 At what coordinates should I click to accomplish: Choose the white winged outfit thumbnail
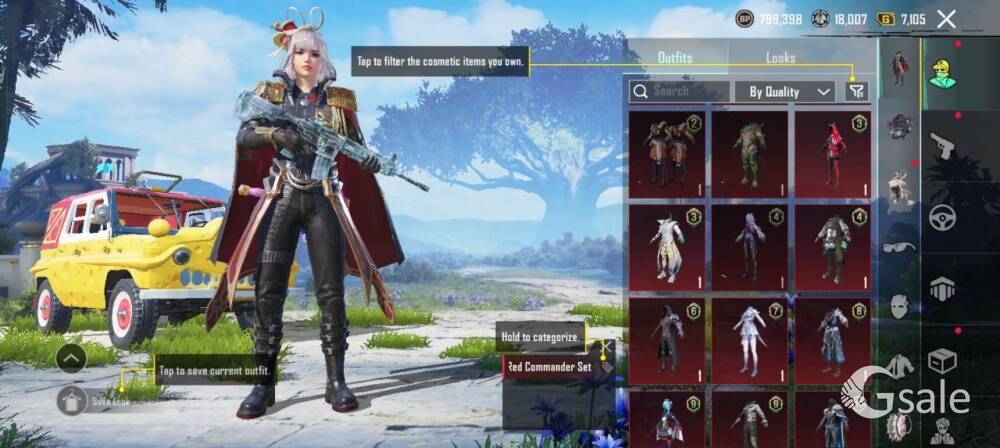pyautogui.click(x=667, y=247)
